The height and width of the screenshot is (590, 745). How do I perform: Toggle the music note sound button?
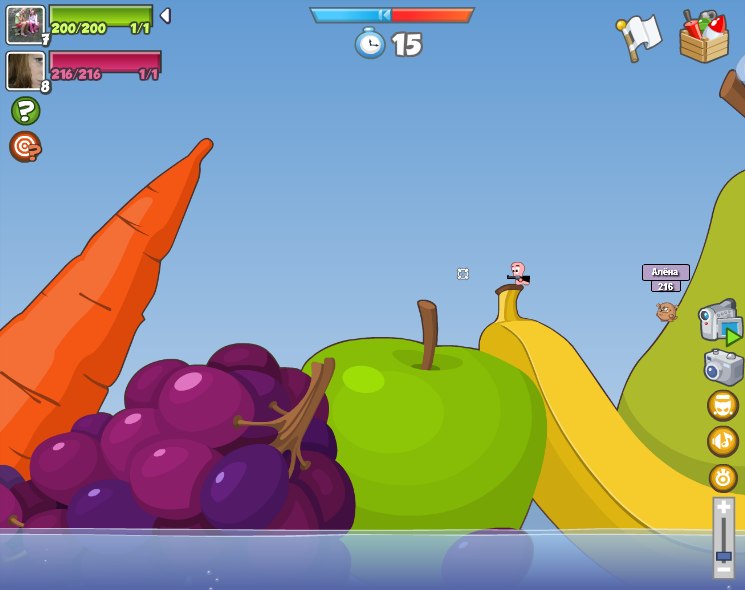[722, 440]
